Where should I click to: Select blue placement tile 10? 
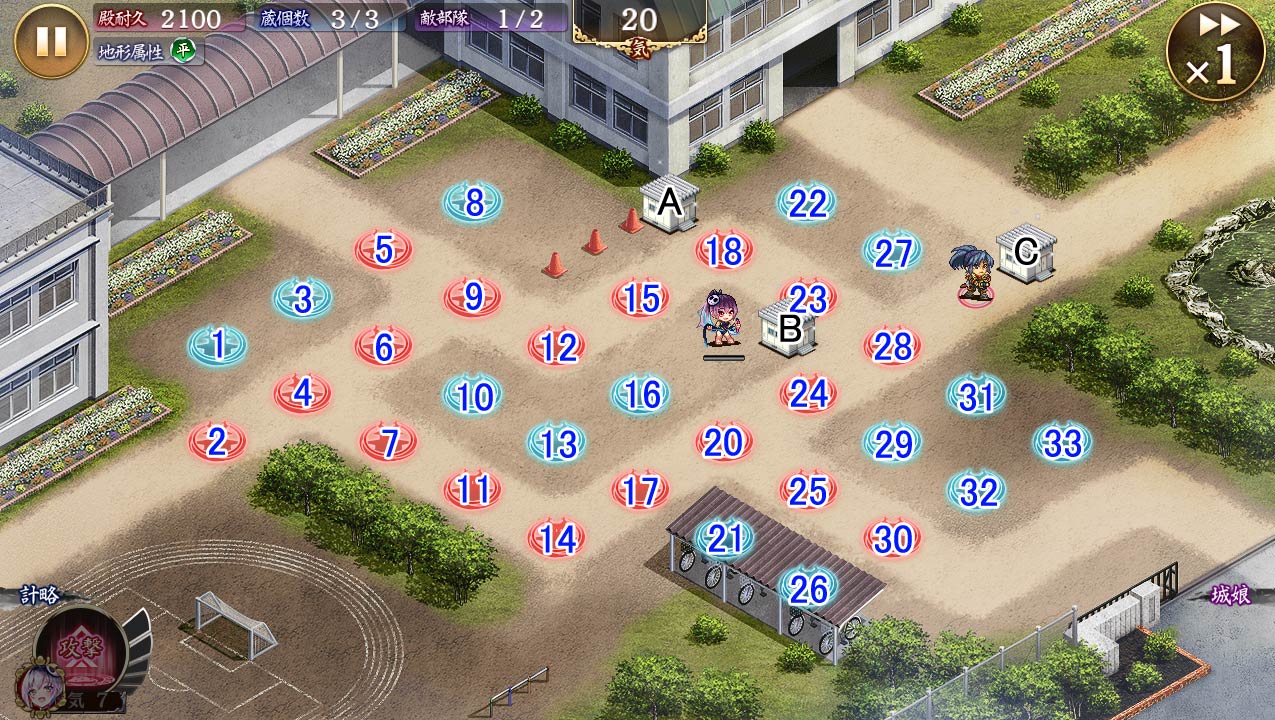tap(474, 396)
